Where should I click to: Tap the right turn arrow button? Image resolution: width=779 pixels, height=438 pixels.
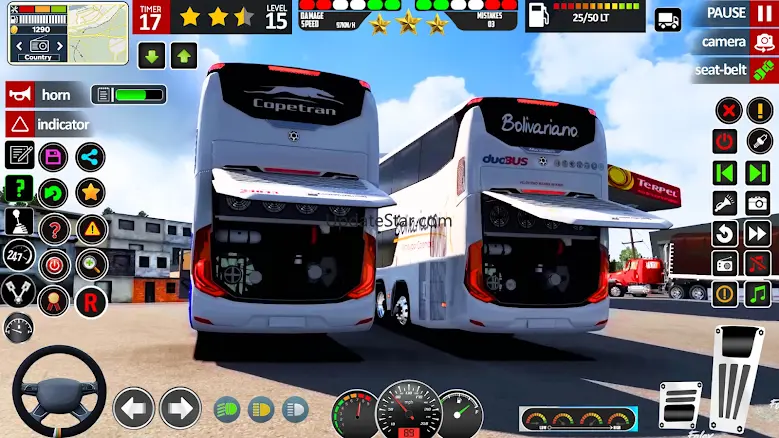180,408
